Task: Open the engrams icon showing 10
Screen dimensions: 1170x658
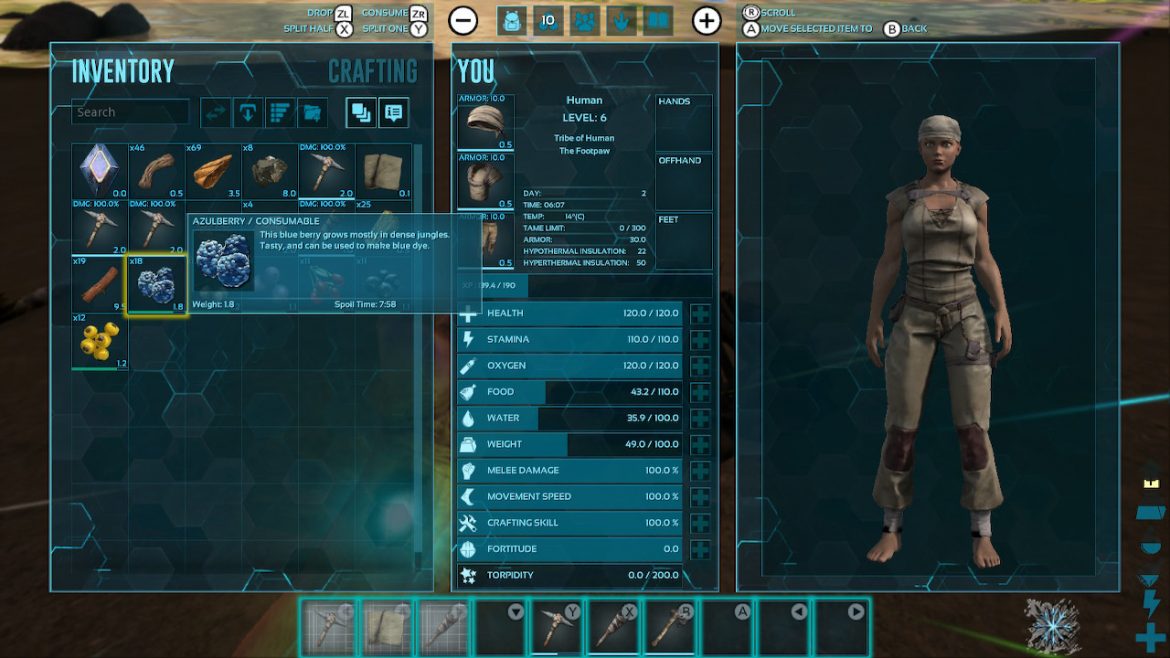Action: click(x=548, y=20)
